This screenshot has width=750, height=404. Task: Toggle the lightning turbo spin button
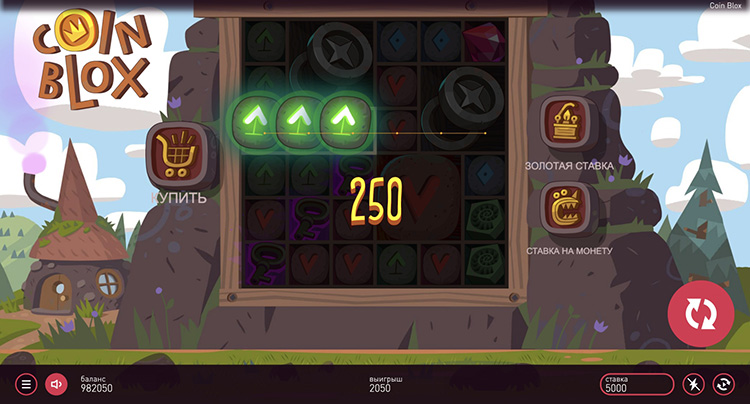[693, 384]
